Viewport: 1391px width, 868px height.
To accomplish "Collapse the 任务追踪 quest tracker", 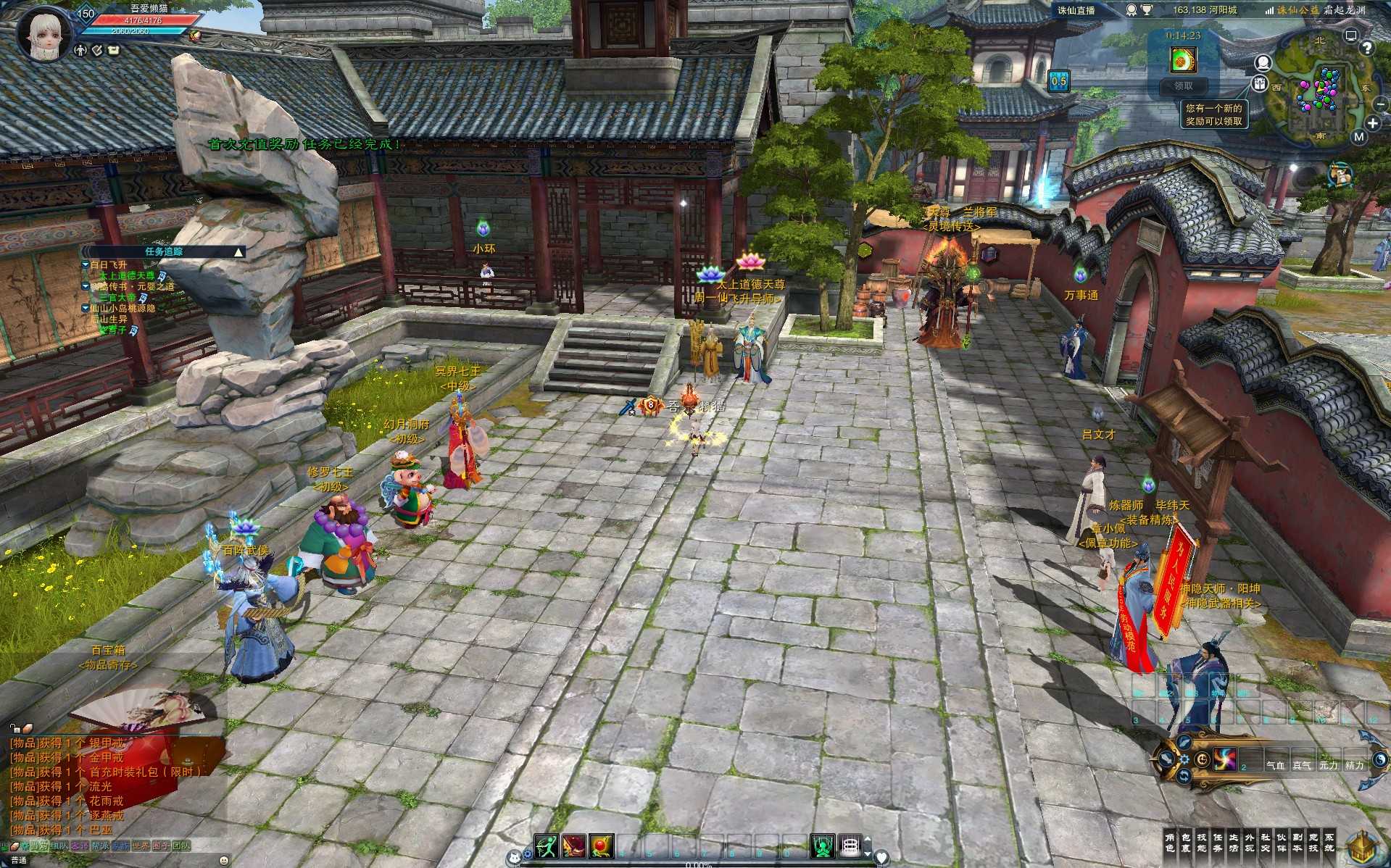I will coord(238,251).
